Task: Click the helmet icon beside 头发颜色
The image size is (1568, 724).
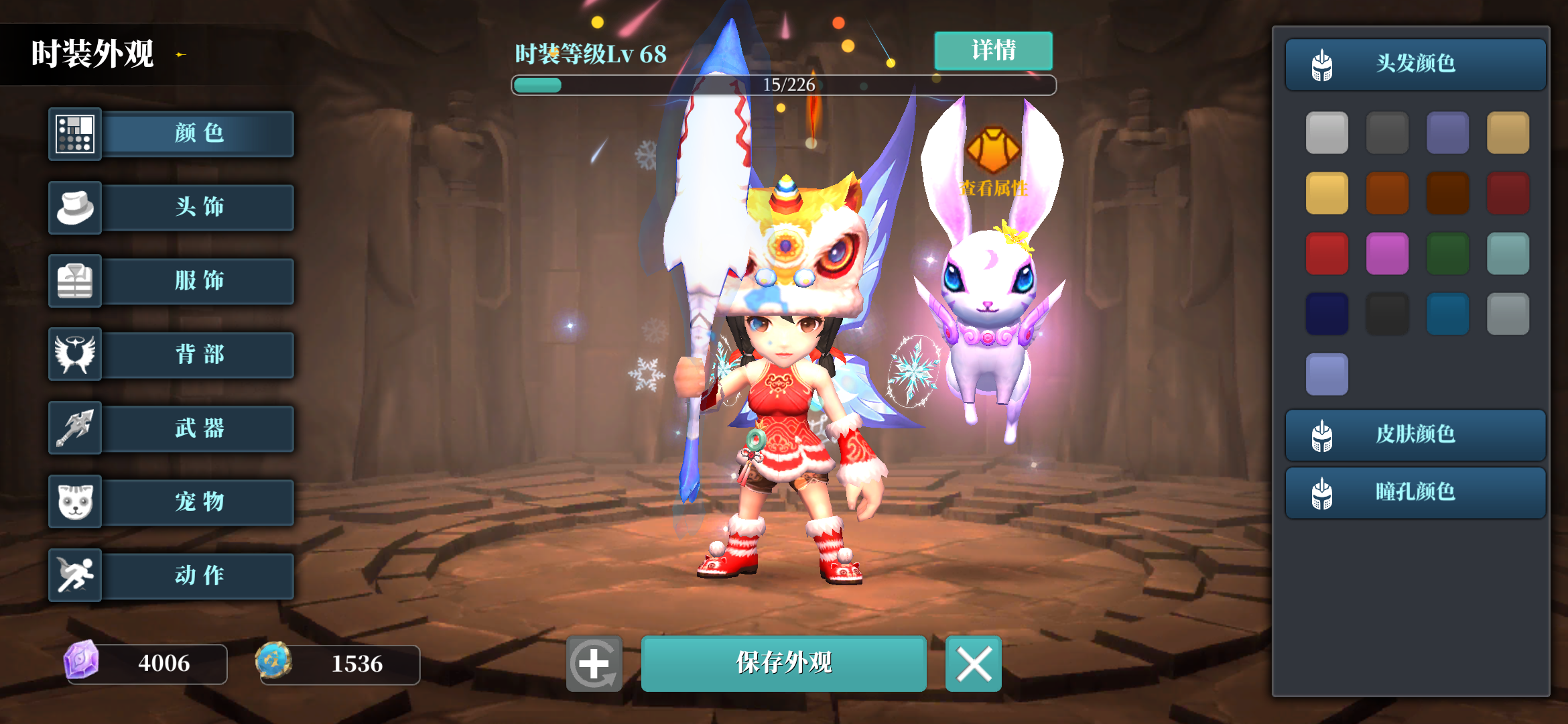Action: click(x=1323, y=64)
